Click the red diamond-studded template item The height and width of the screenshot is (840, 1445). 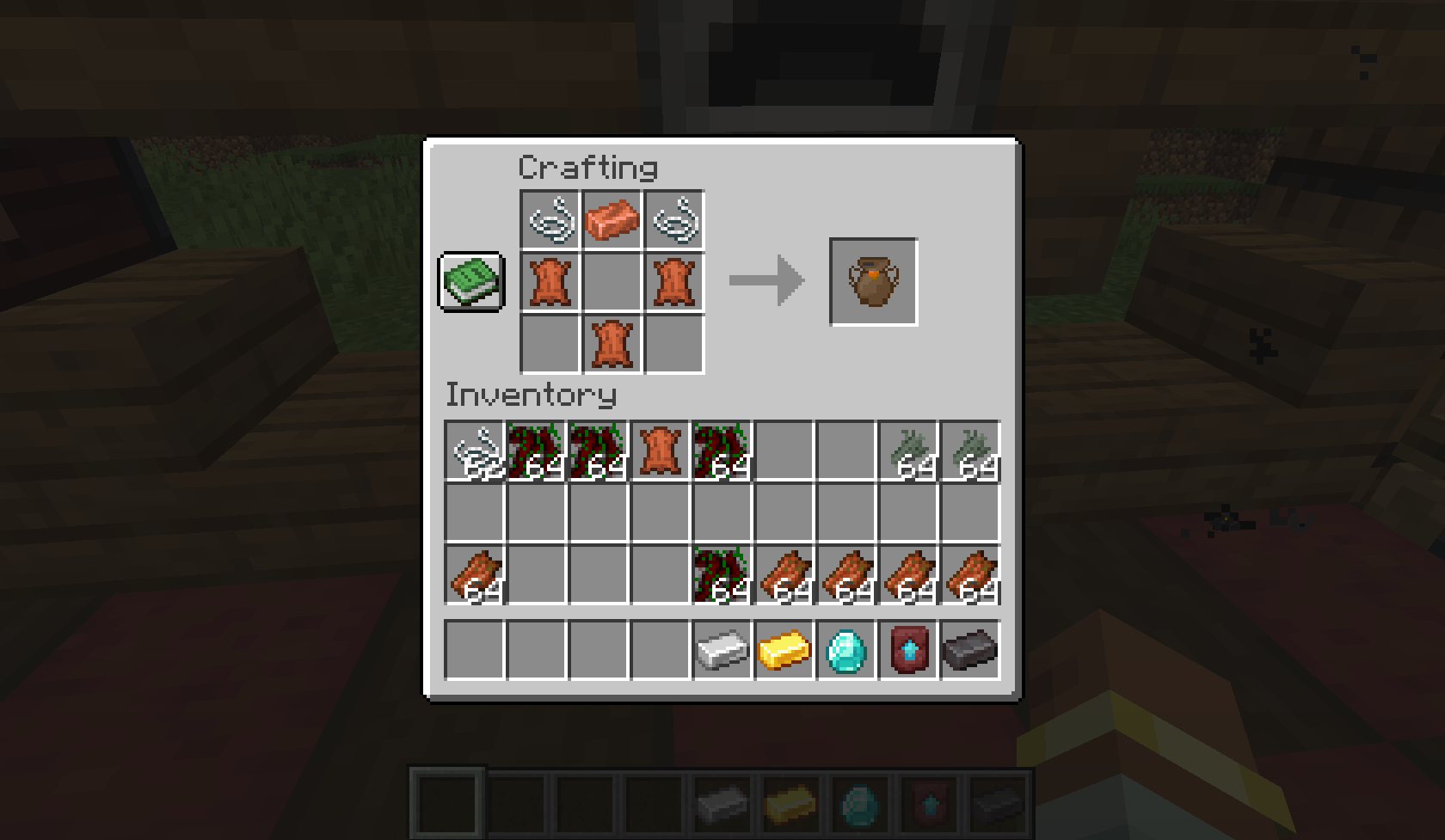(908, 651)
